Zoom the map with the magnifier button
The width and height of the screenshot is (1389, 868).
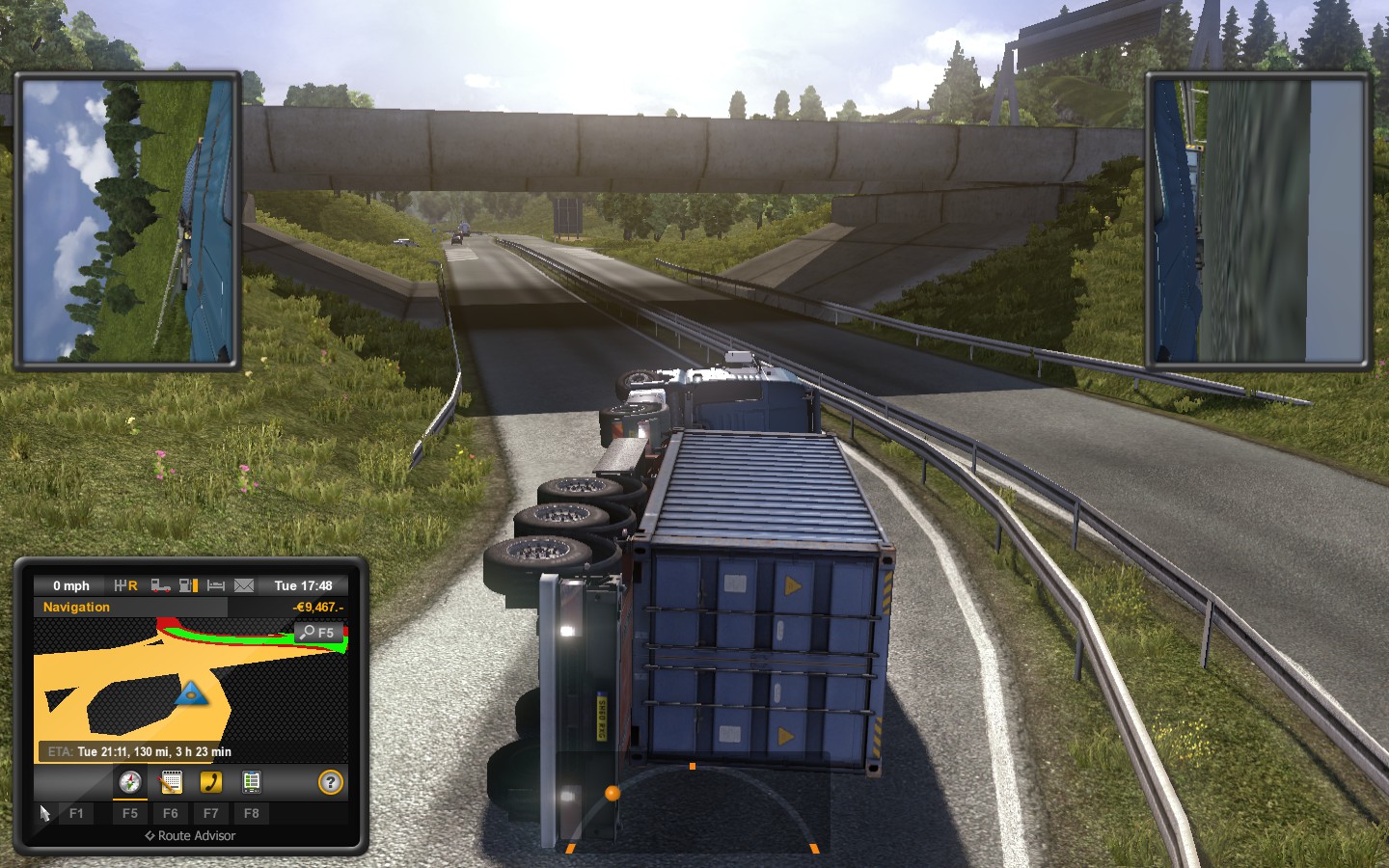317,633
